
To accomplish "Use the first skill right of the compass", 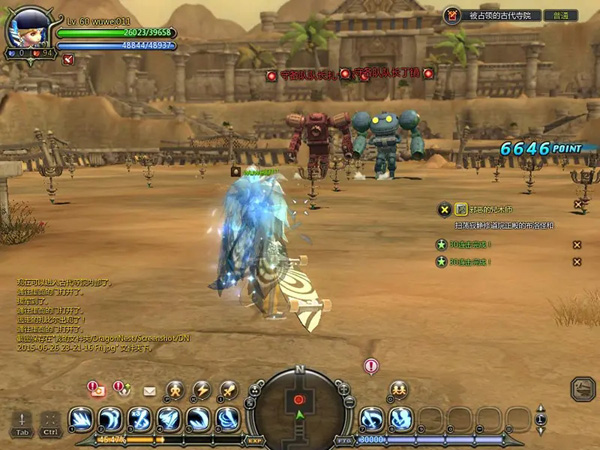I will click(372, 419).
